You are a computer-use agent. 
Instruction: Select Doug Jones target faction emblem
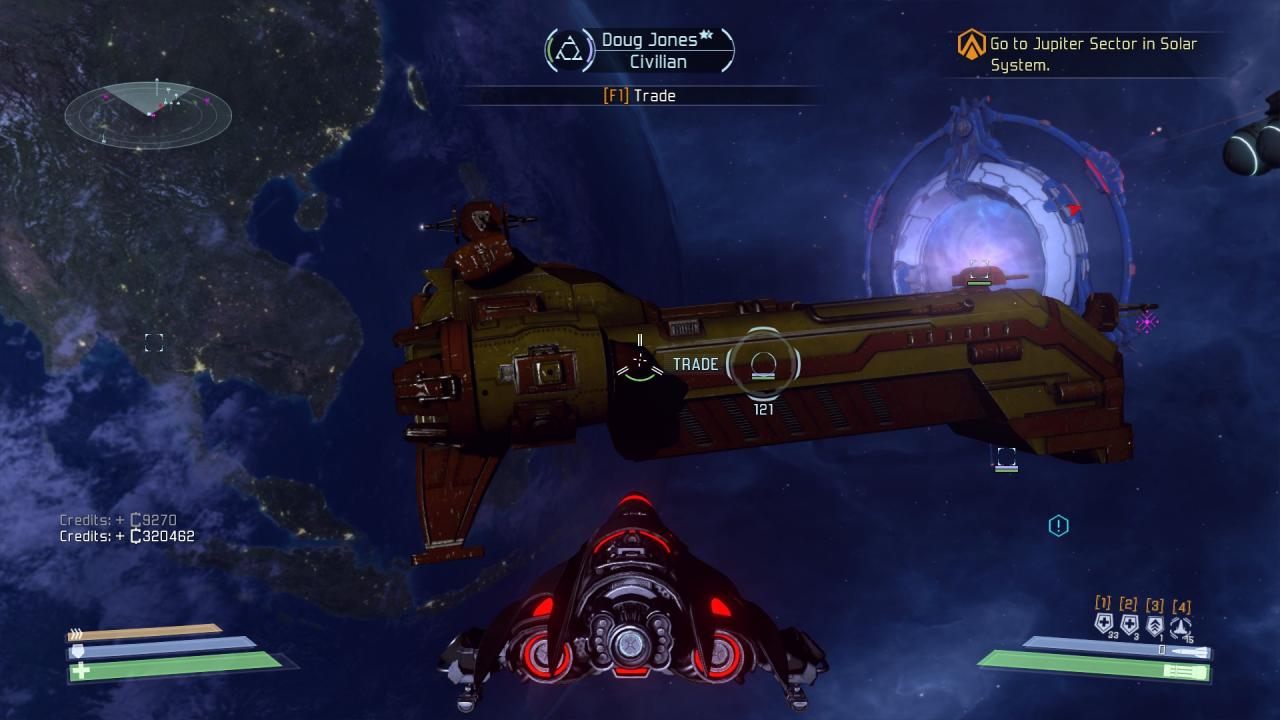(x=569, y=50)
